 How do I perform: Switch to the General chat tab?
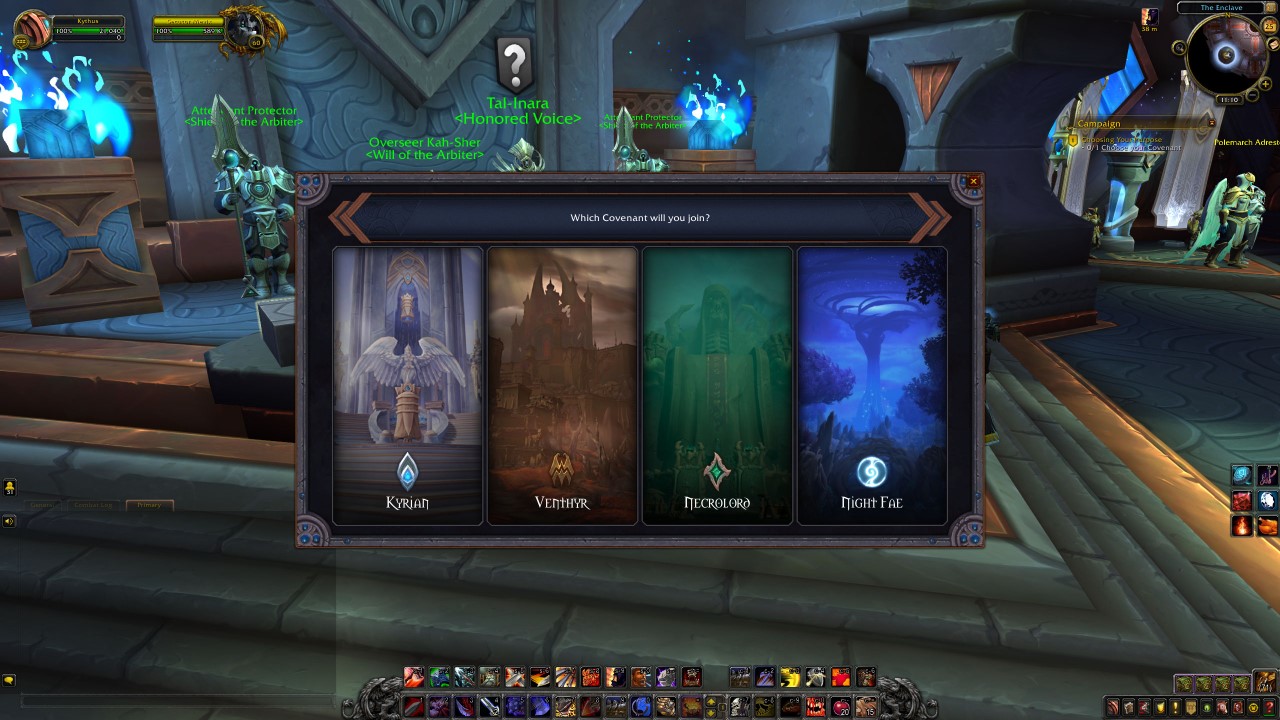[42, 505]
